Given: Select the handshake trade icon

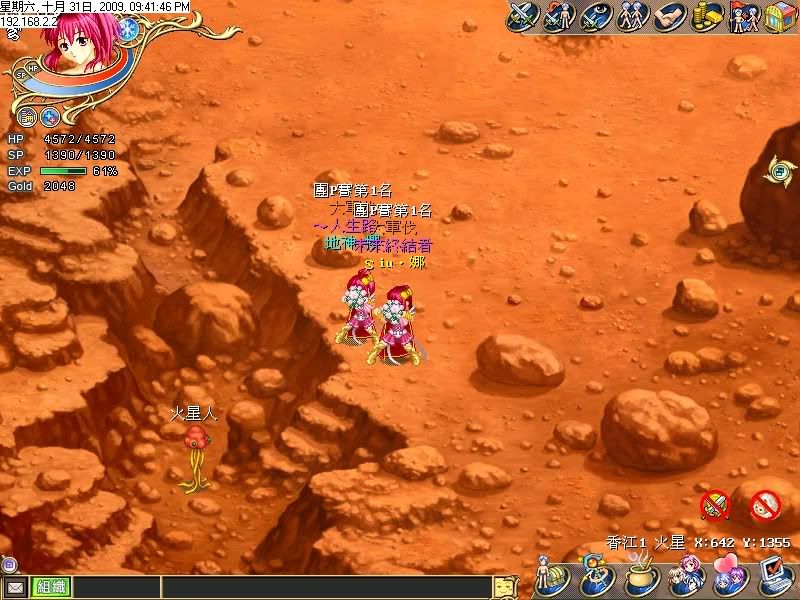Looking at the screenshot, I should pyautogui.click(x=668, y=17).
